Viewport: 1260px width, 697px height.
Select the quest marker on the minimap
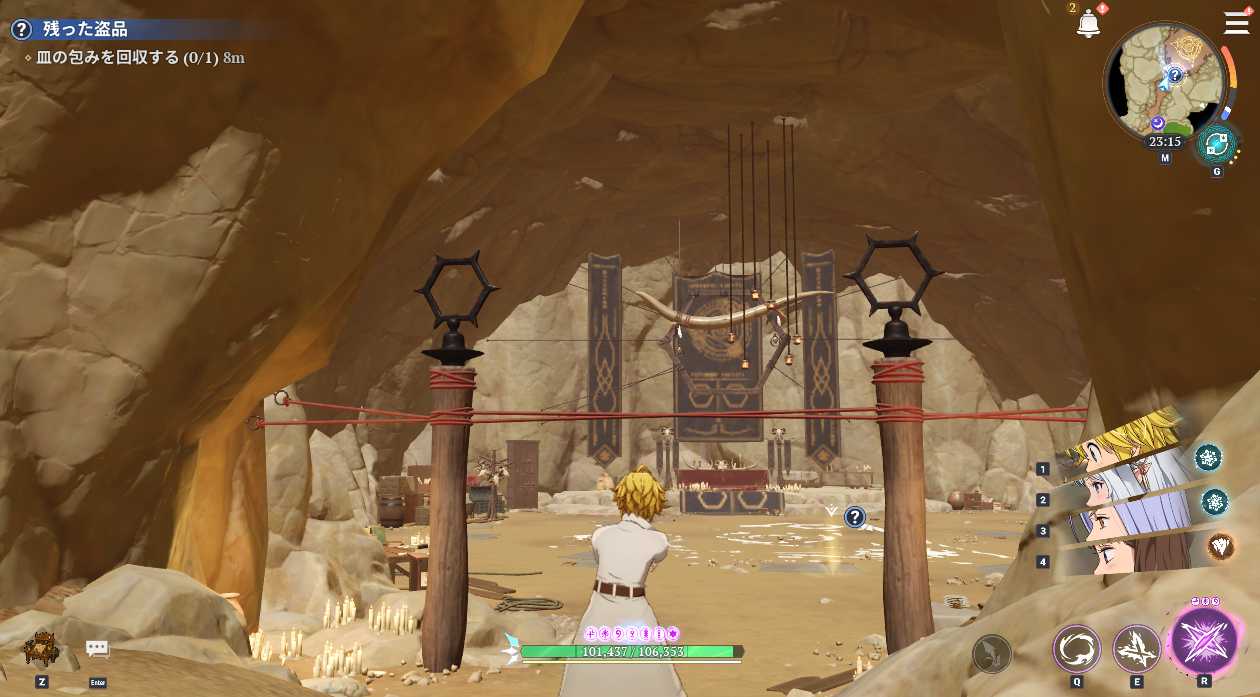pyautogui.click(x=1175, y=74)
